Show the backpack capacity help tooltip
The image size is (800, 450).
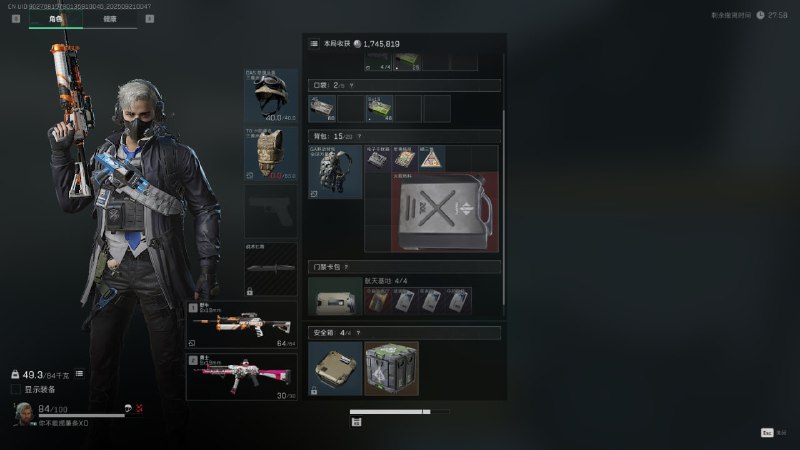pyautogui.click(x=359, y=136)
